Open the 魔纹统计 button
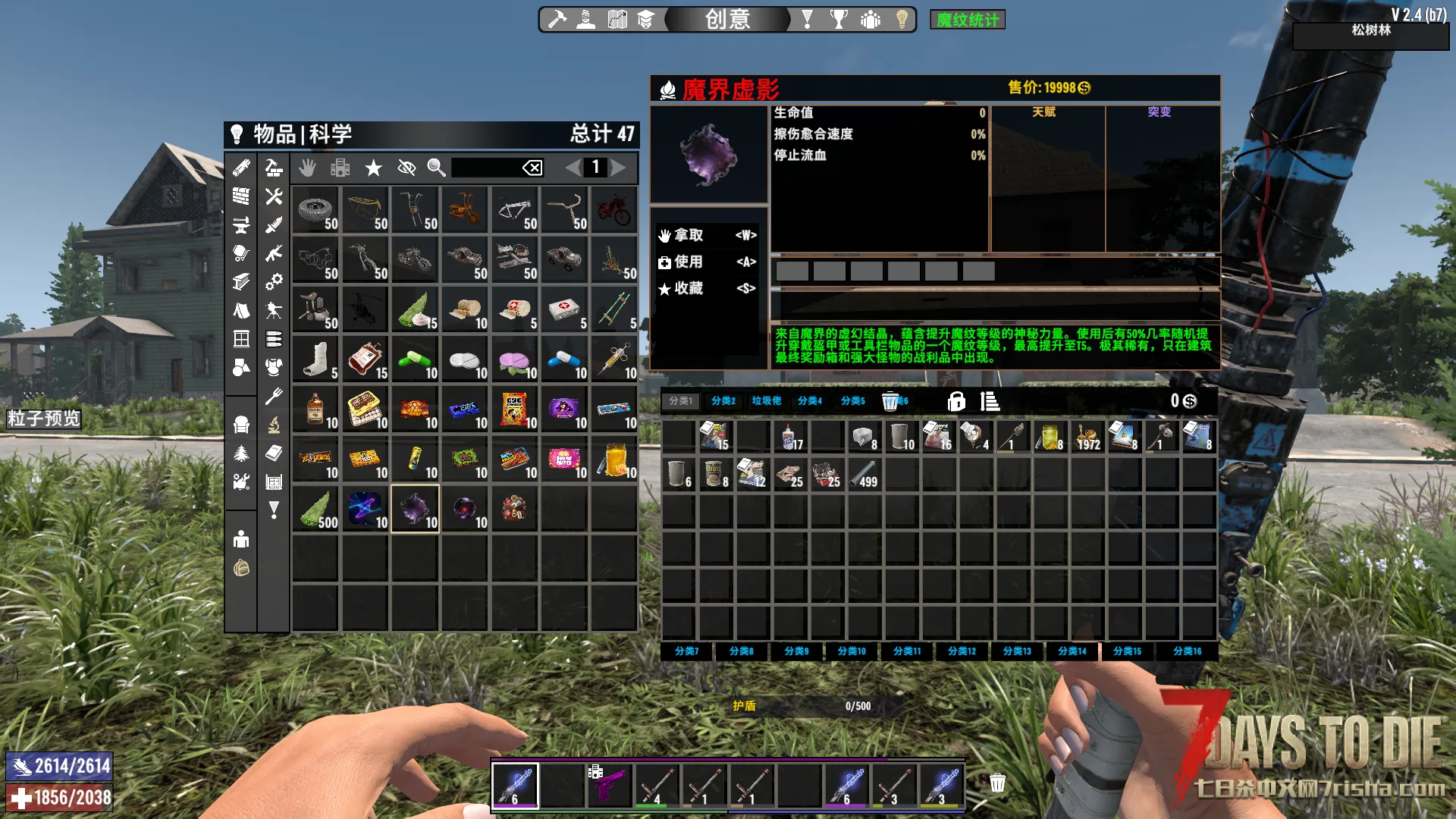Image resolution: width=1456 pixels, height=819 pixels. pos(967,20)
